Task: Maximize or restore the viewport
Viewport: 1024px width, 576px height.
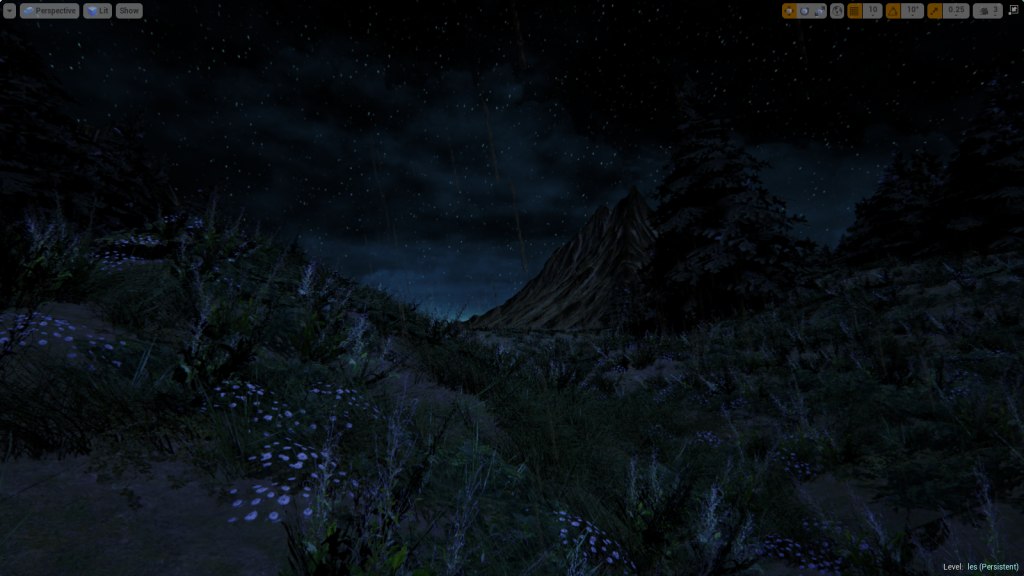Action: [x=1013, y=10]
